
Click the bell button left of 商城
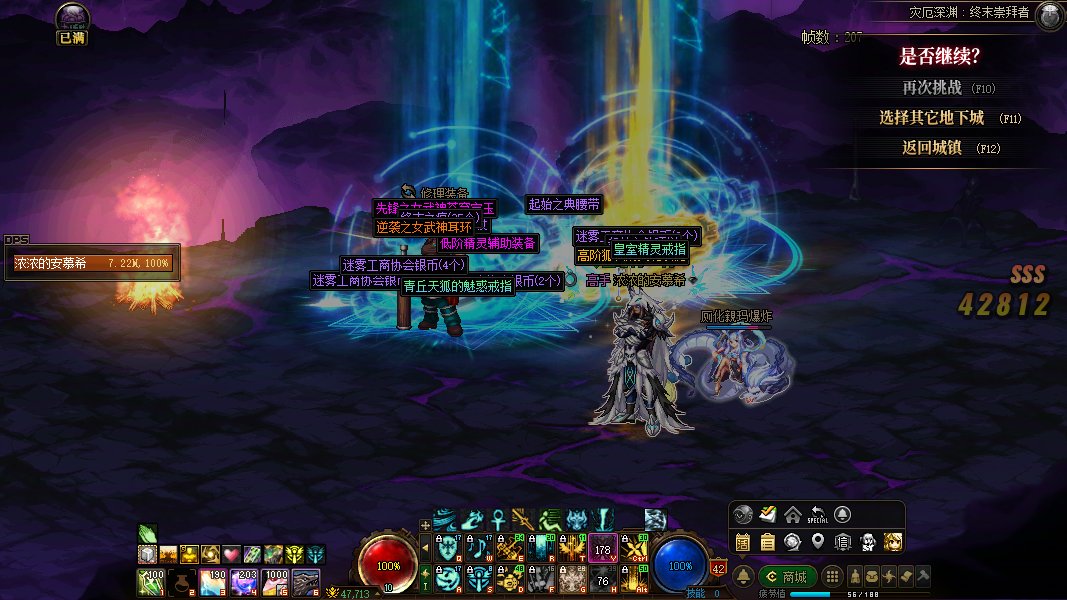(x=744, y=577)
